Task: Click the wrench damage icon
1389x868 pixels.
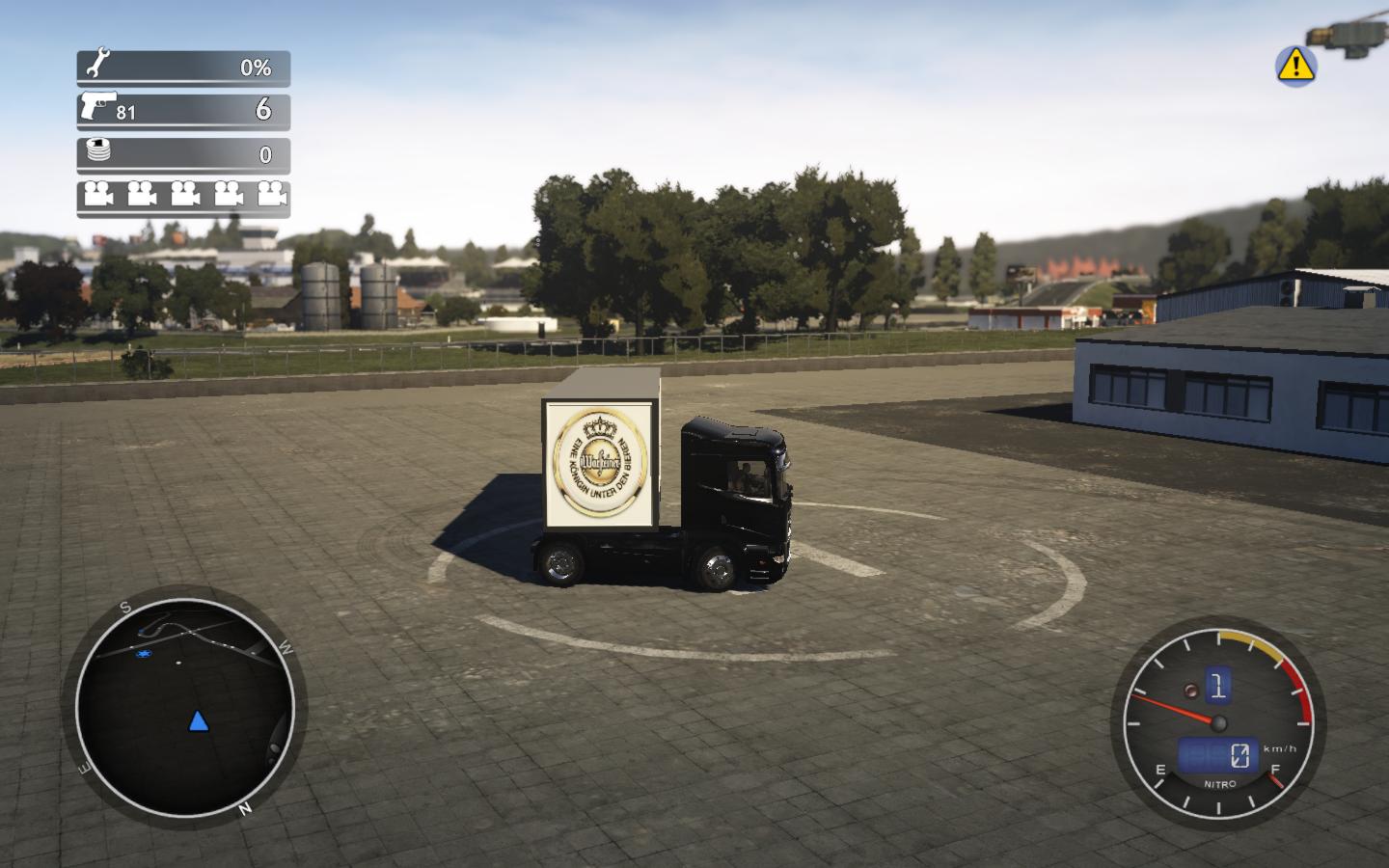Action: [97, 66]
